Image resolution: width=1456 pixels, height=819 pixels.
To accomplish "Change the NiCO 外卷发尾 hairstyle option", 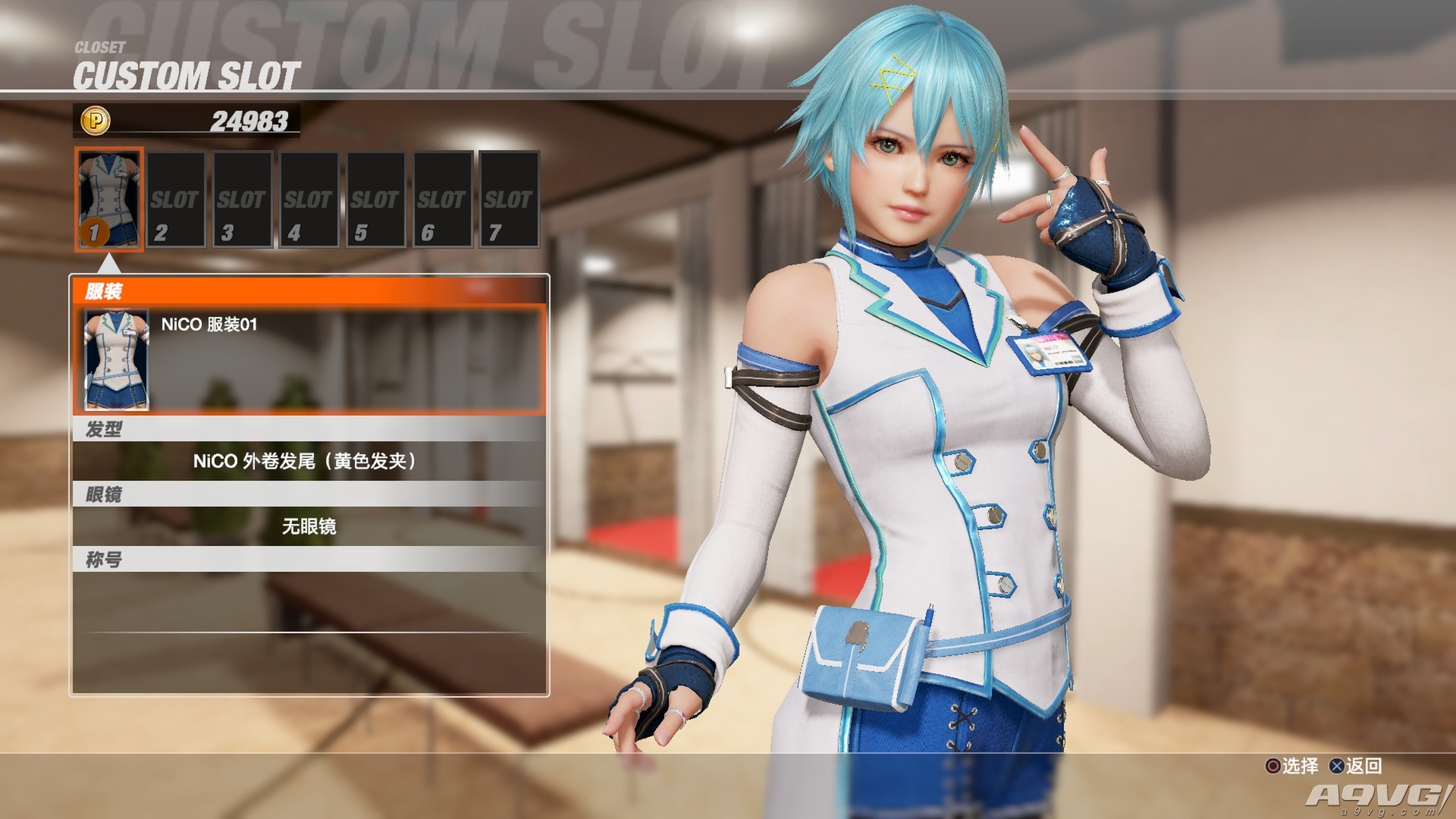I will pos(309,461).
